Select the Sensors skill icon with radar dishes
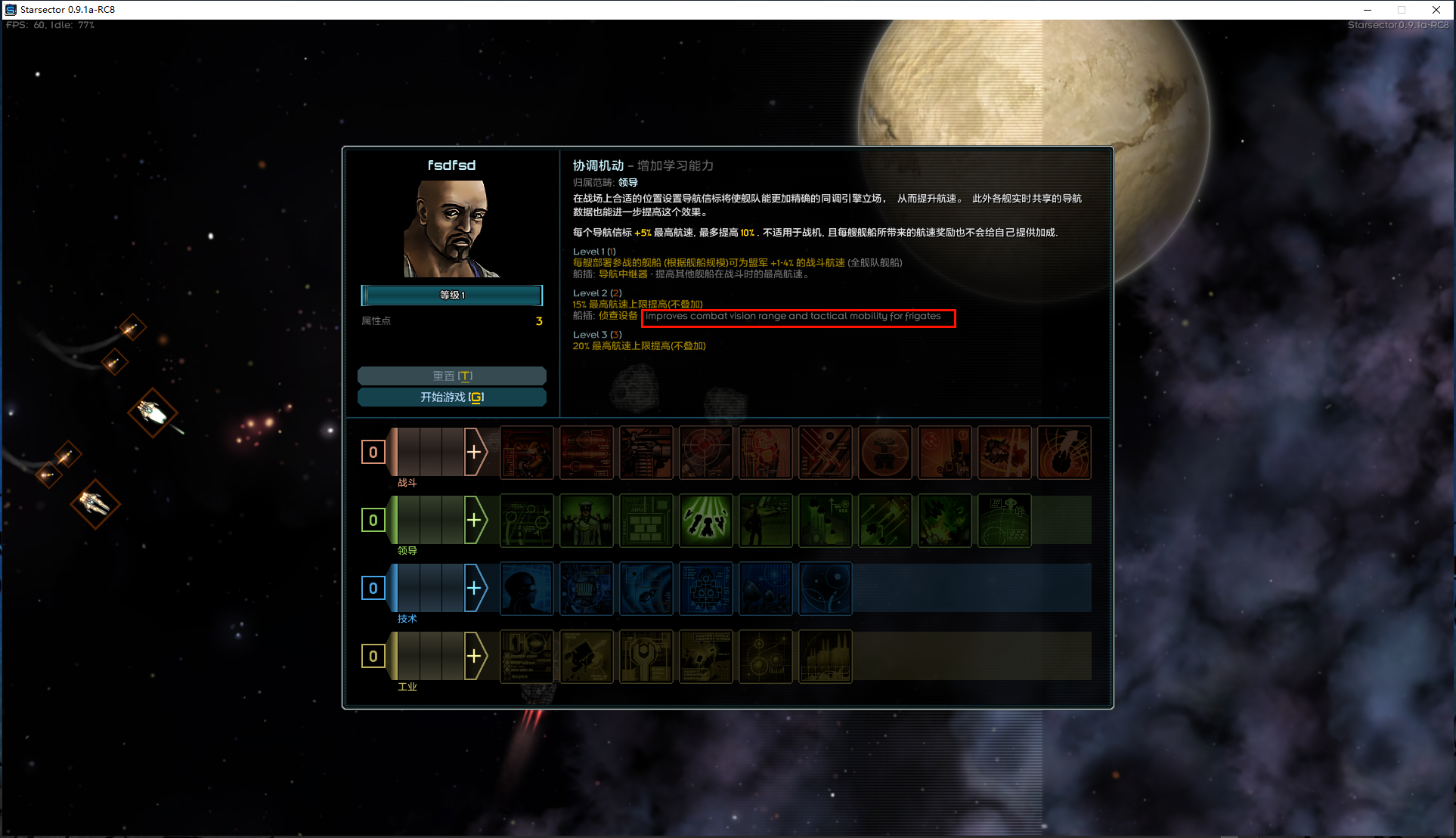1456x838 pixels. [x=766, y=588]
